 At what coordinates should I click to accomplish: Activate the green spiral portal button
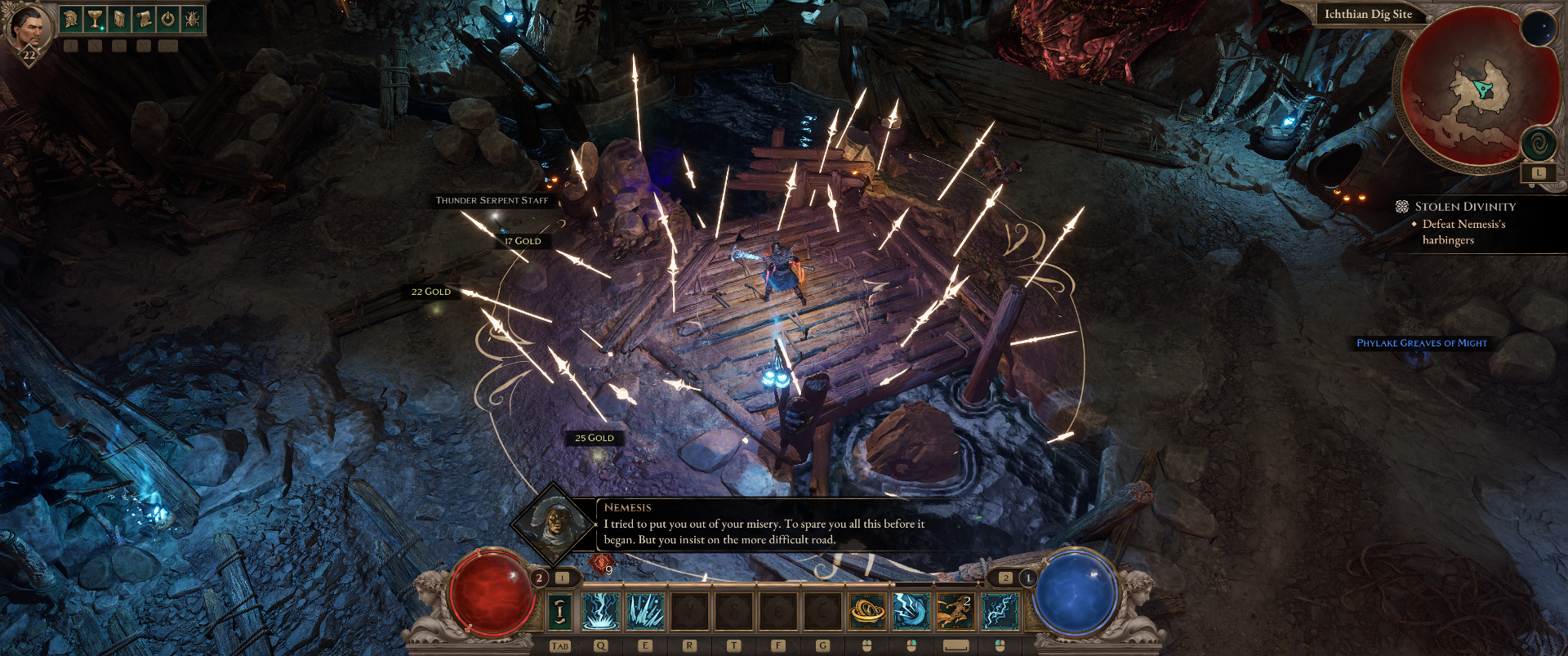(1538, 145)
